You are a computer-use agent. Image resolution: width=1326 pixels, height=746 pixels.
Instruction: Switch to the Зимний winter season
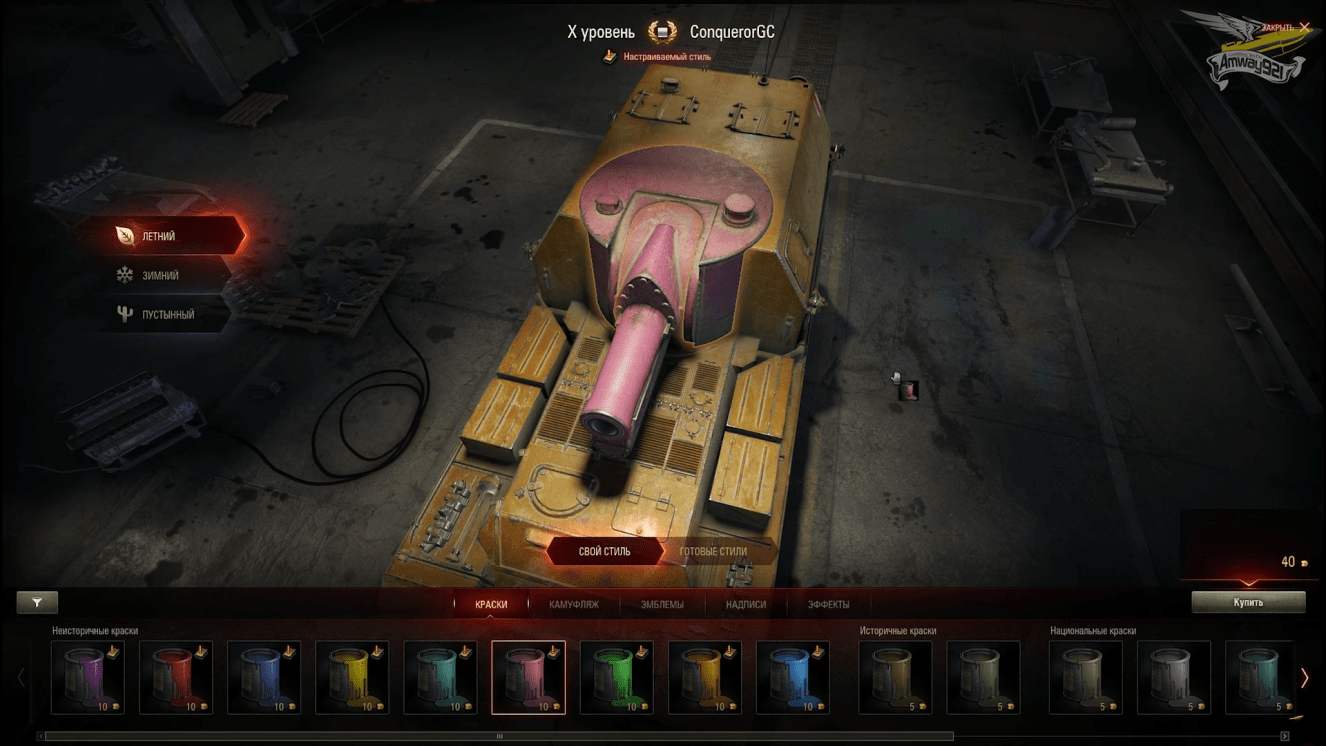[160, 275]
